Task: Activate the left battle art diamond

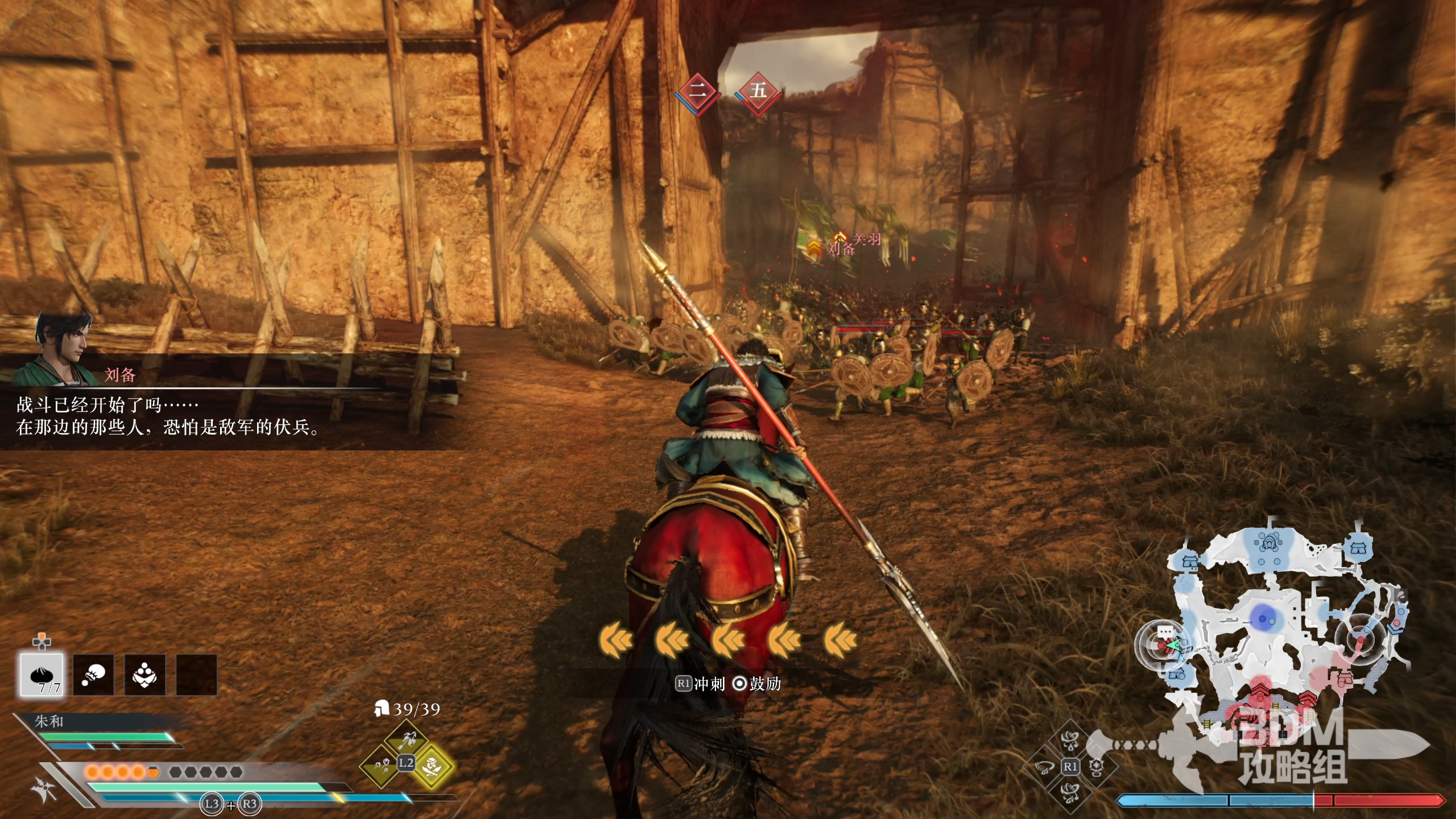Action: (x=1044, y=767)
